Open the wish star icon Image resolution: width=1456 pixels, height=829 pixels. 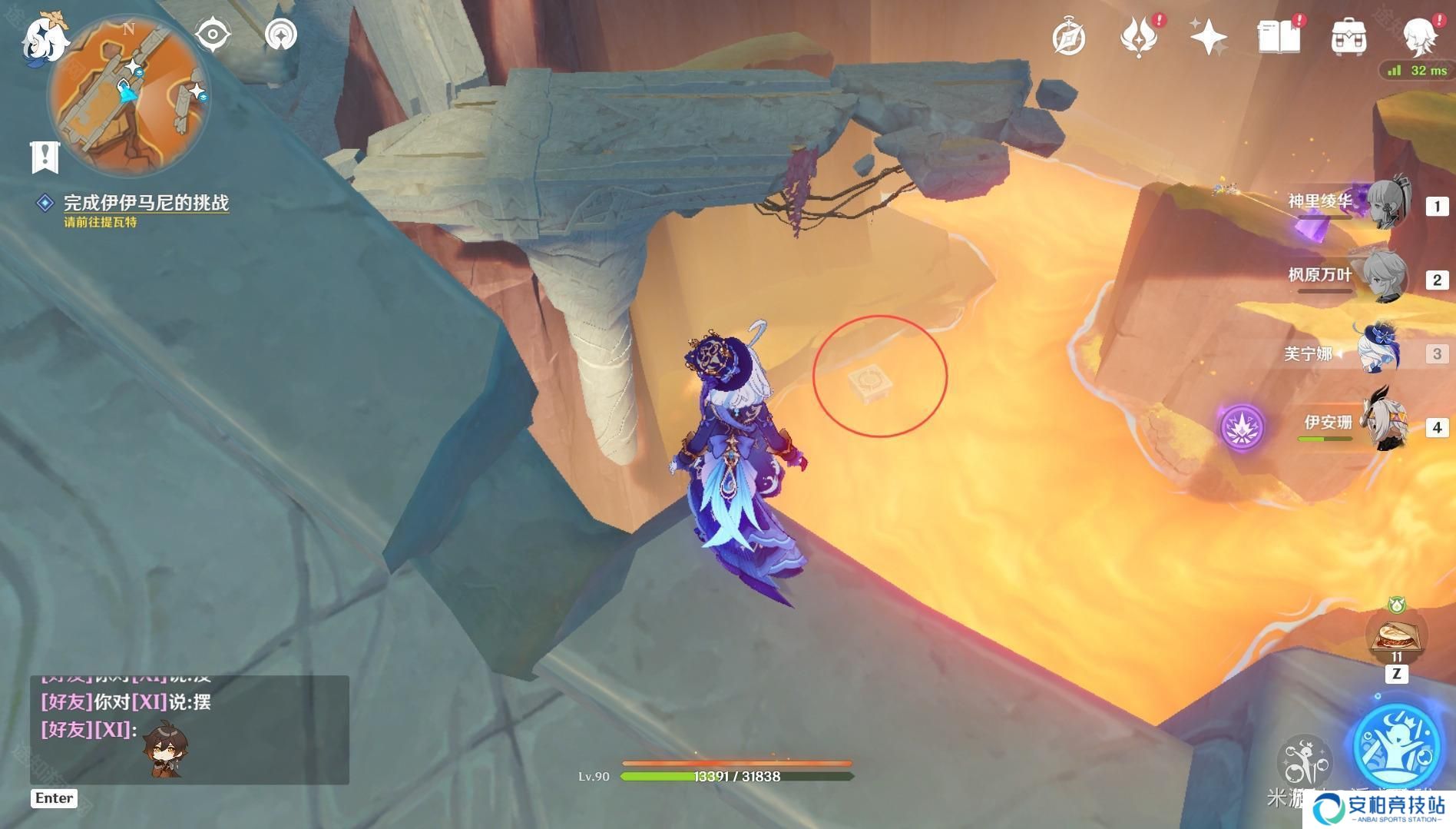click(x=1207, y=37)
